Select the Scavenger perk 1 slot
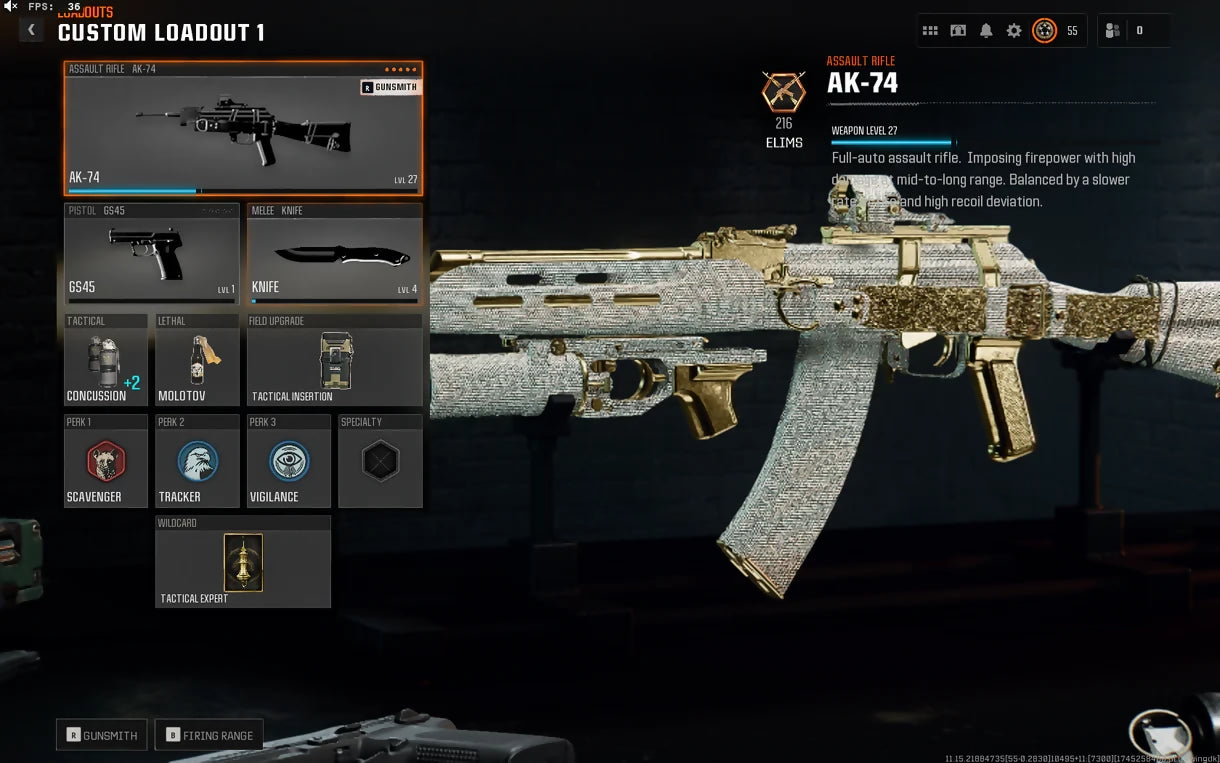Viewport: 1220px width, 763px height. tap(105, 462)
